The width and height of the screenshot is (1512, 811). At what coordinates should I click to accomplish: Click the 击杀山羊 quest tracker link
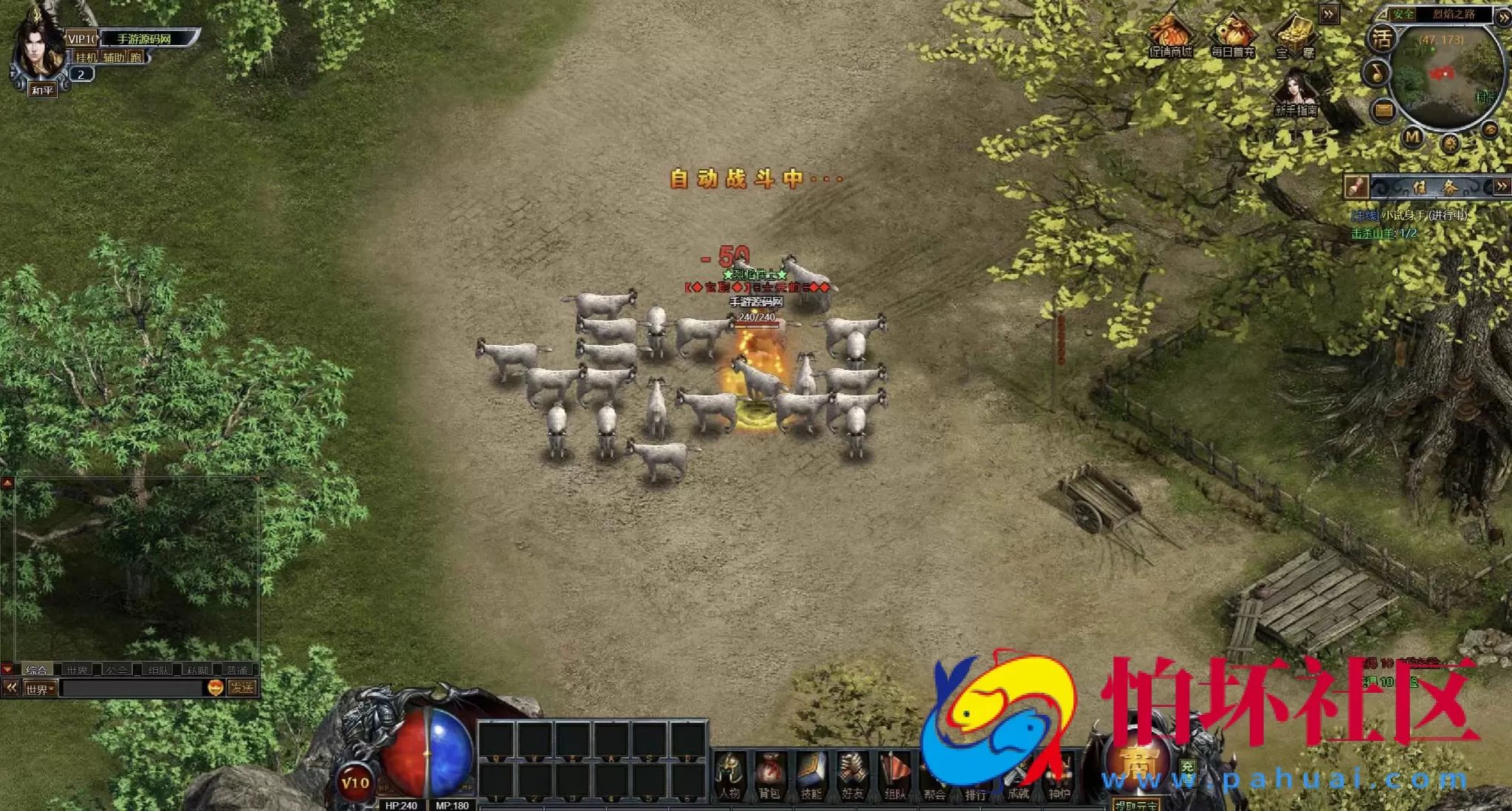(x=1383, y=233)
